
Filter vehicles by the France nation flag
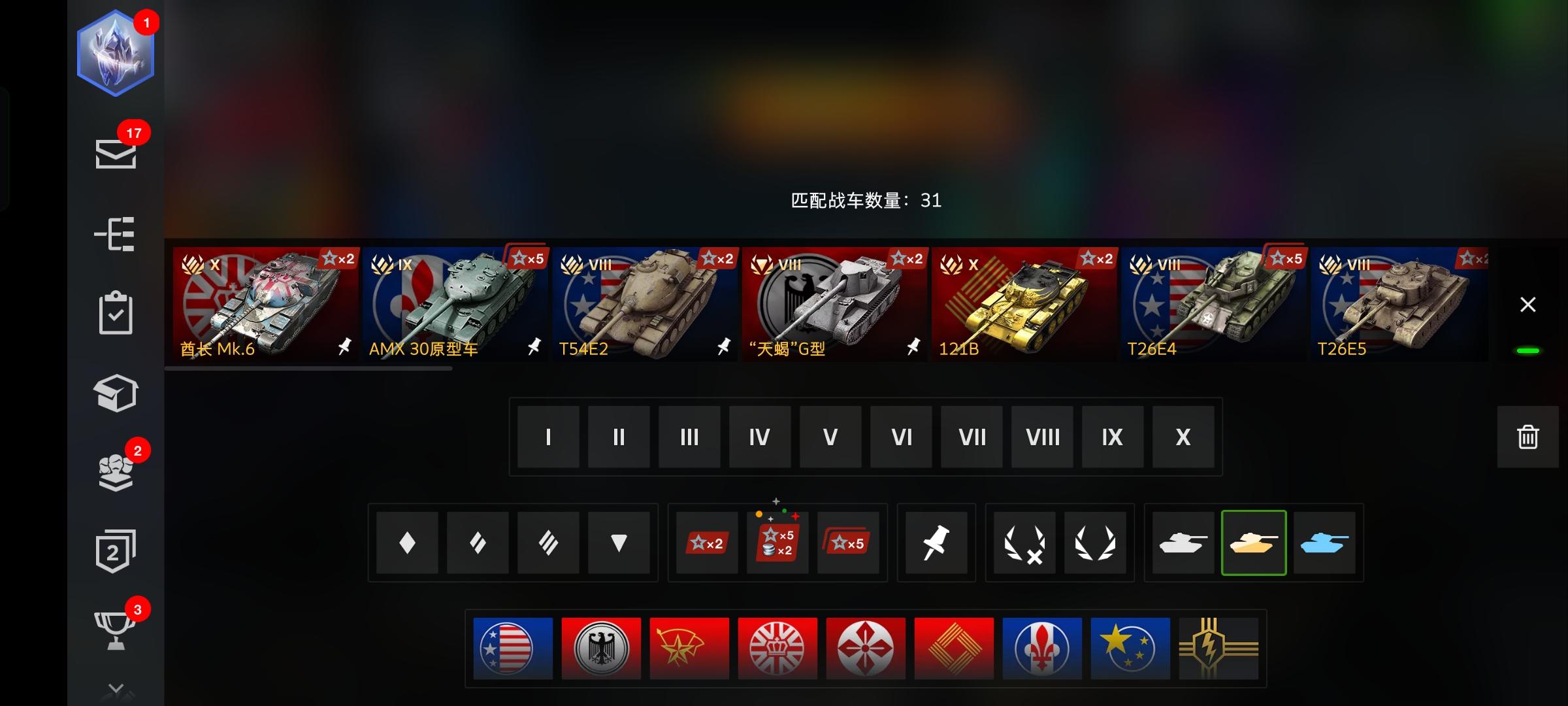(1042, 648)
